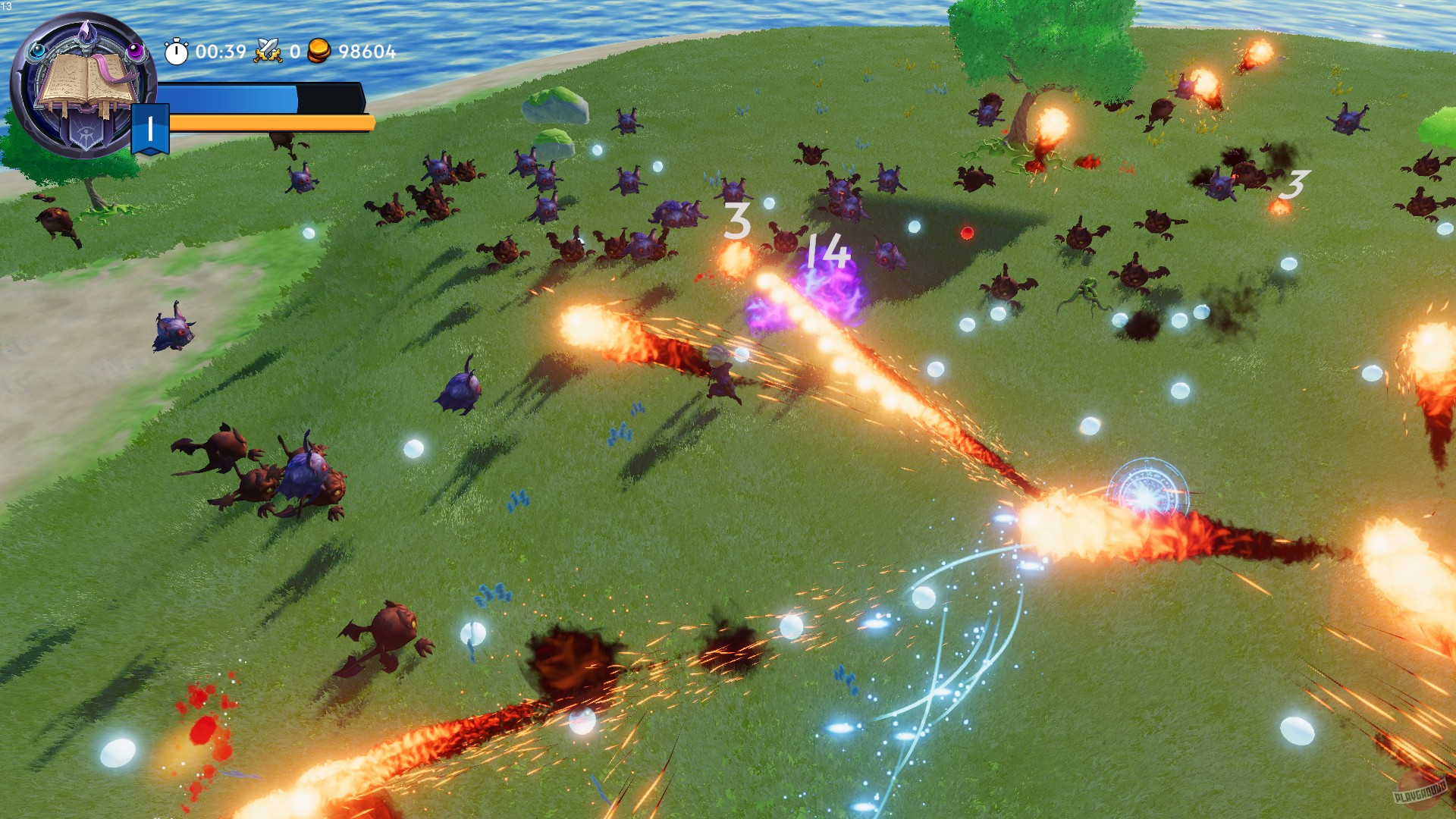Image resolution: width=1456 pixels, height=819 pixels.
Task: Select the timer stopwatch icon
Action: tap(176, 51)
